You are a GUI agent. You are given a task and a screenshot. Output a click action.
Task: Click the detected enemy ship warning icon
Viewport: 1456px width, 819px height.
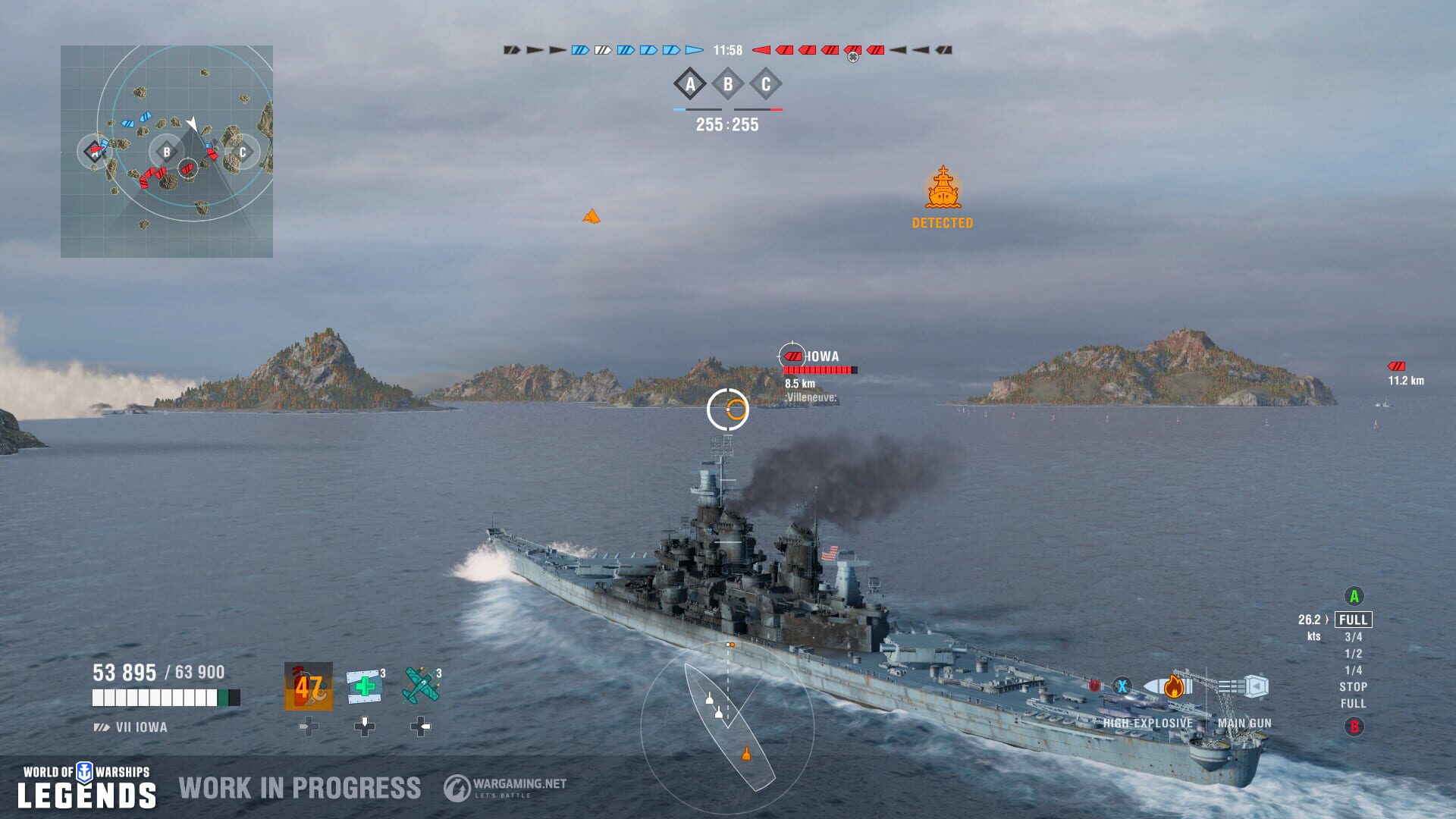942,188
